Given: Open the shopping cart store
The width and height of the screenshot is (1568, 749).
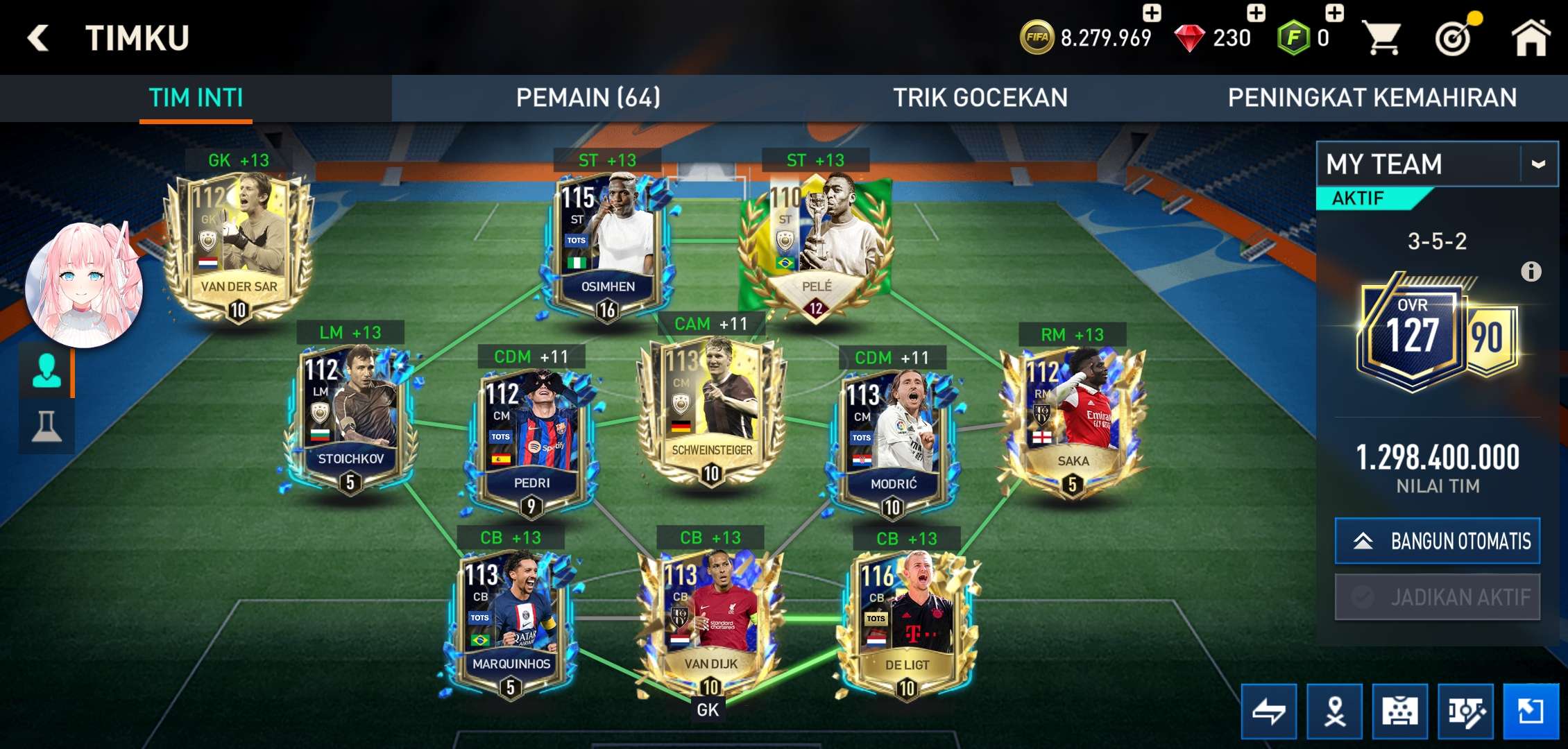Looking at the screenshot, I should [1381, 37].
